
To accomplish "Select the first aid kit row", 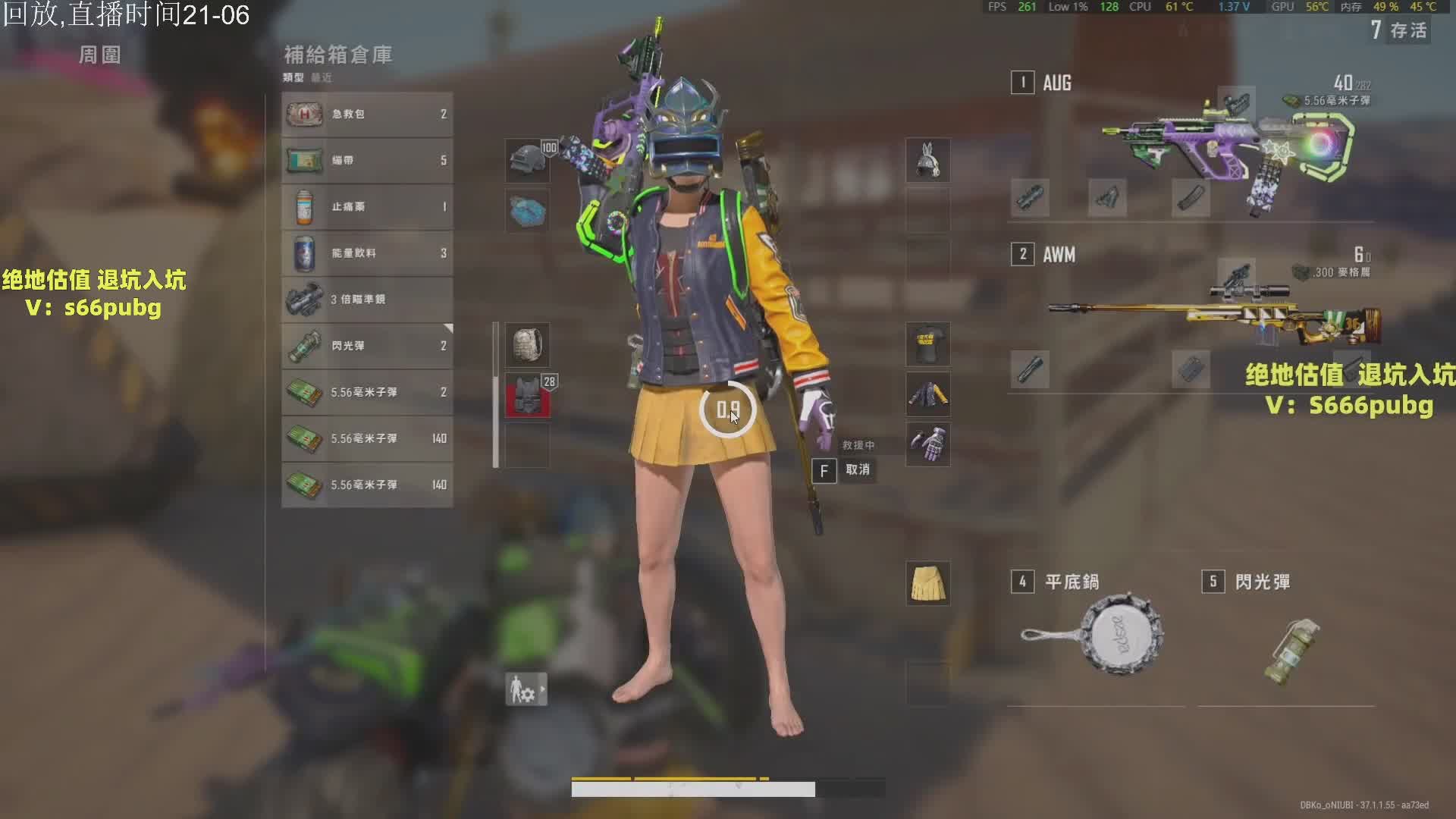I will [x=367, y=115].
